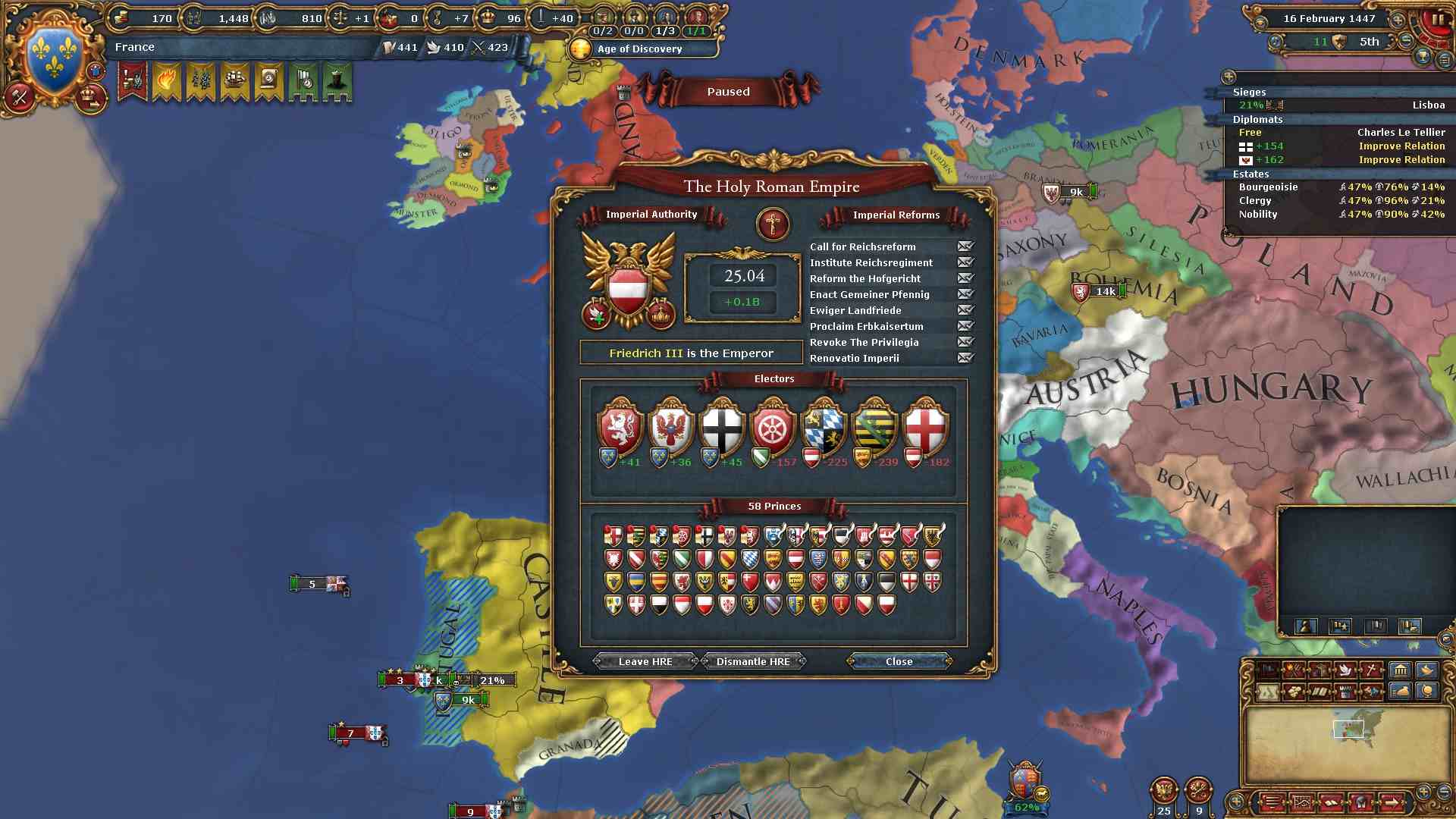Viewport: 1456px width, 819px height.
Task: Open the Age of Discovery panel
Action: (x=641, y=49)
